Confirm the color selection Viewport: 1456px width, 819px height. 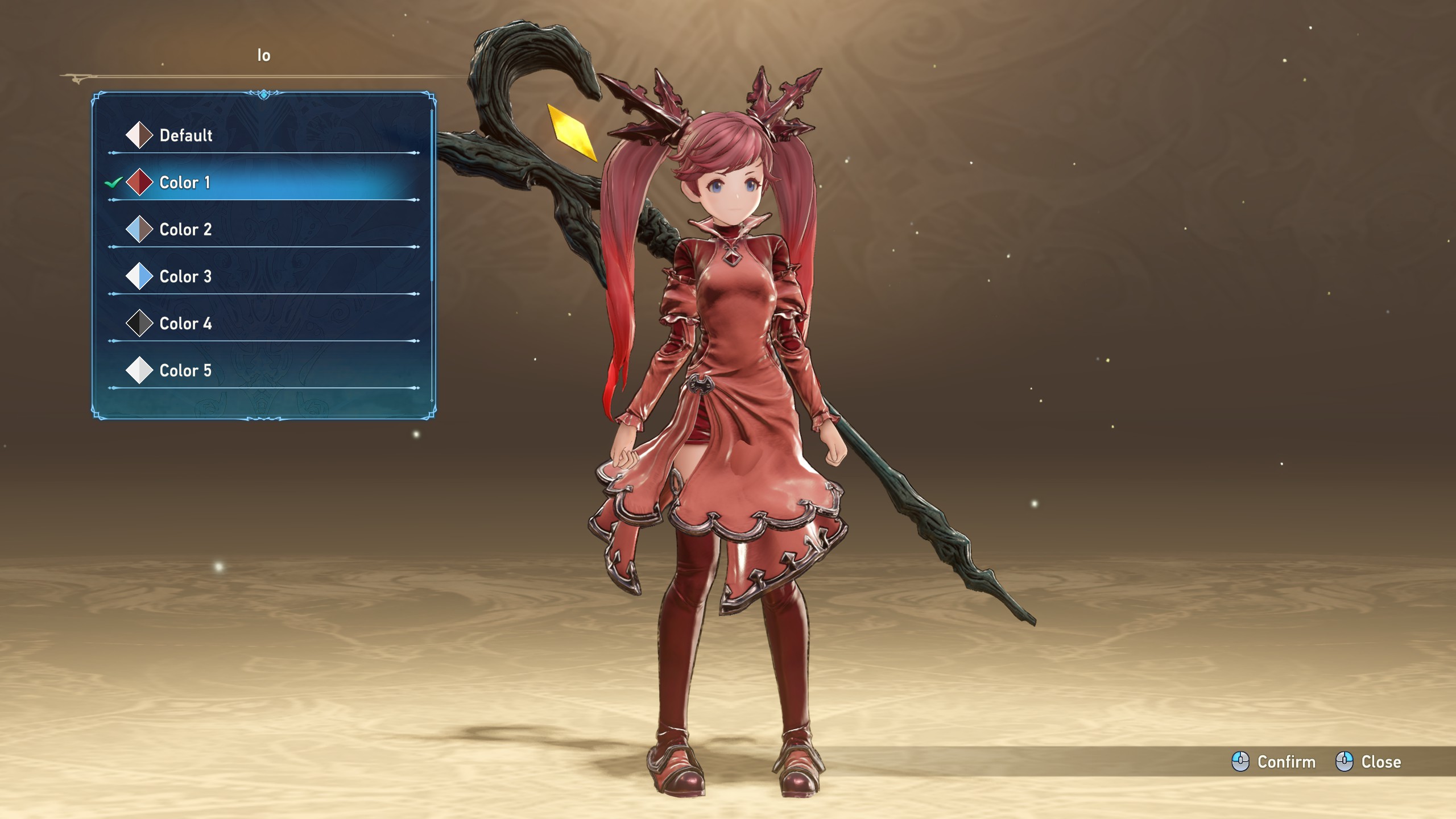(1274, 762)
